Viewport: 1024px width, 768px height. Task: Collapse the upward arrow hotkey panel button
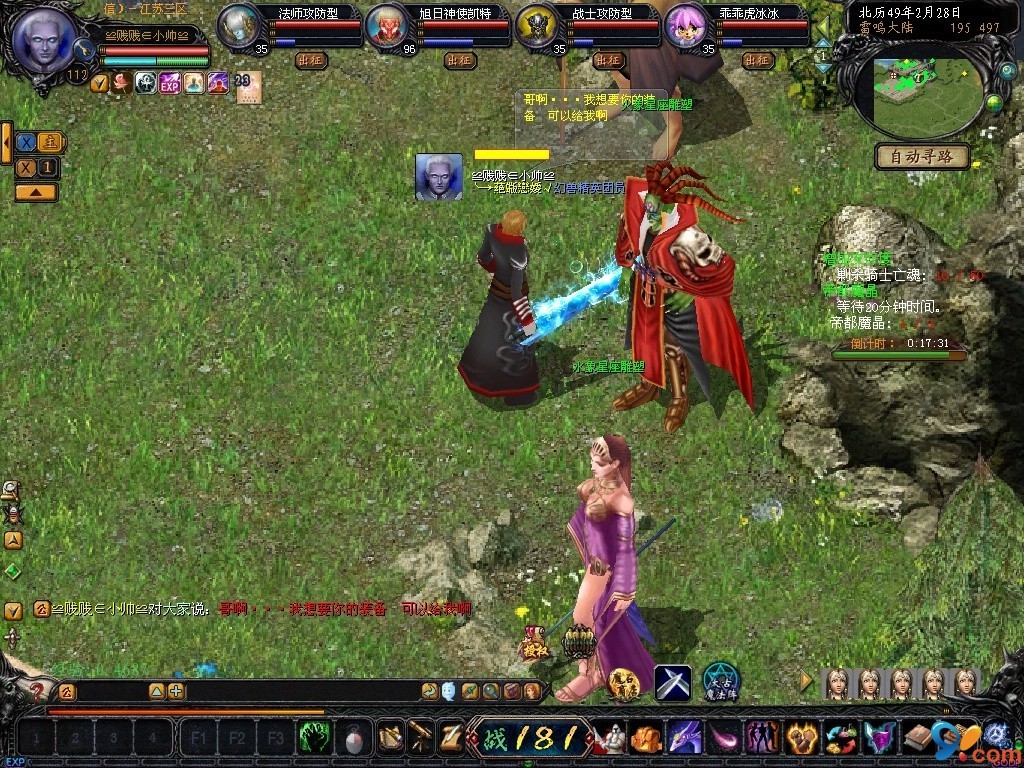pyautogui.click(x=35, y=191)
